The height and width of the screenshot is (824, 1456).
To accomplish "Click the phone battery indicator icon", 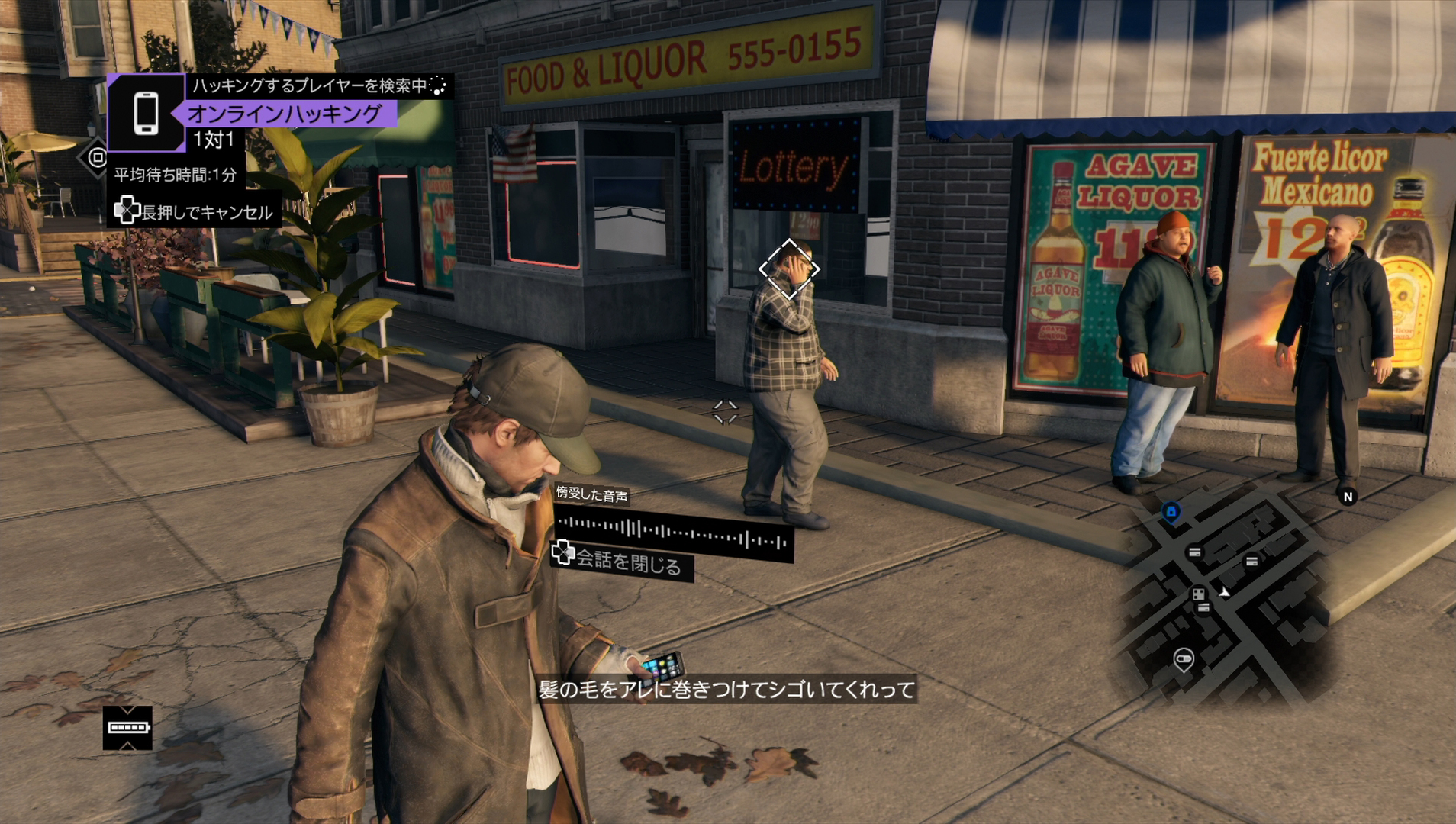I will 127,728.
